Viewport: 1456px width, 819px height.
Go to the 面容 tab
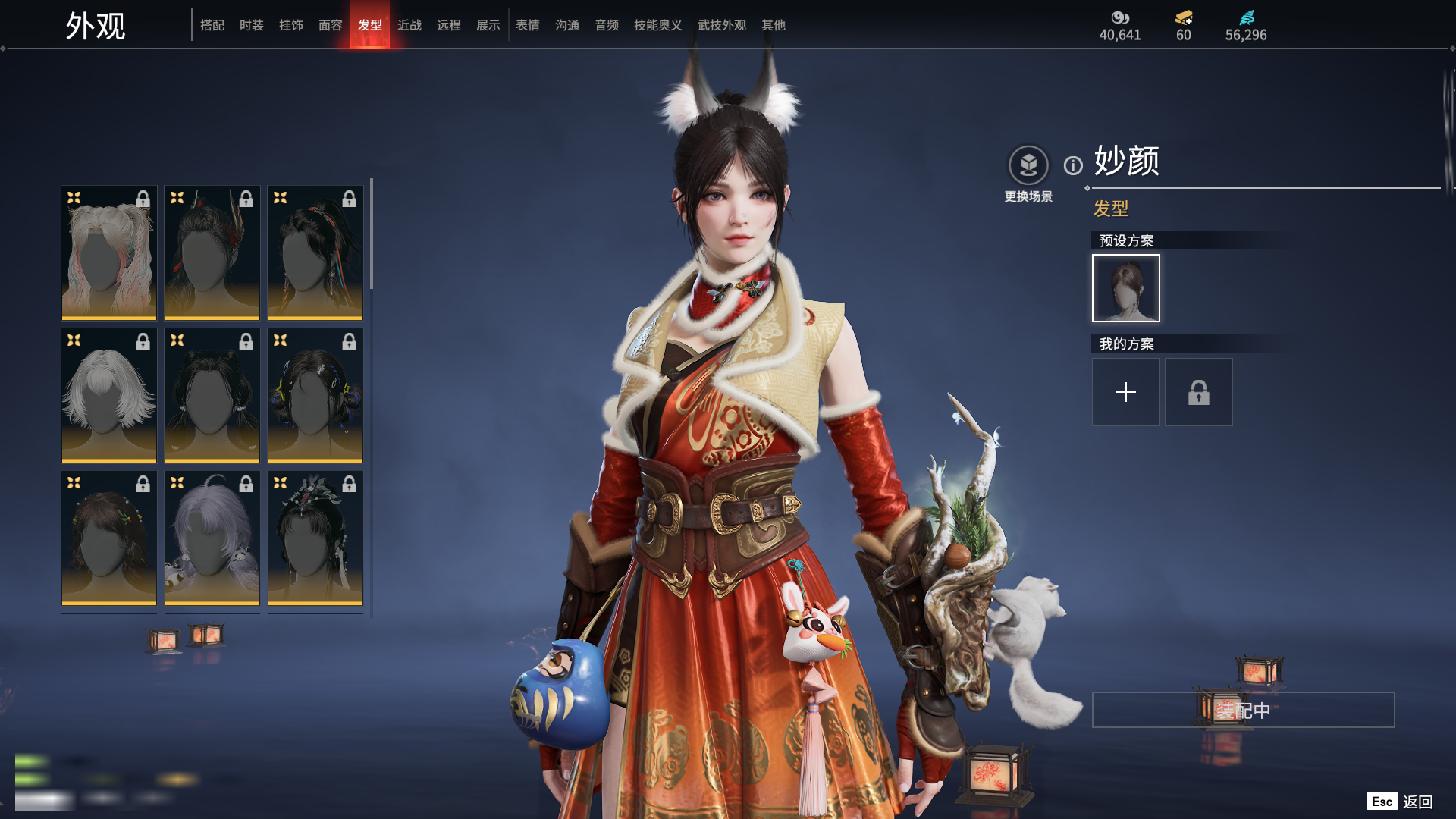click(331, 25)
